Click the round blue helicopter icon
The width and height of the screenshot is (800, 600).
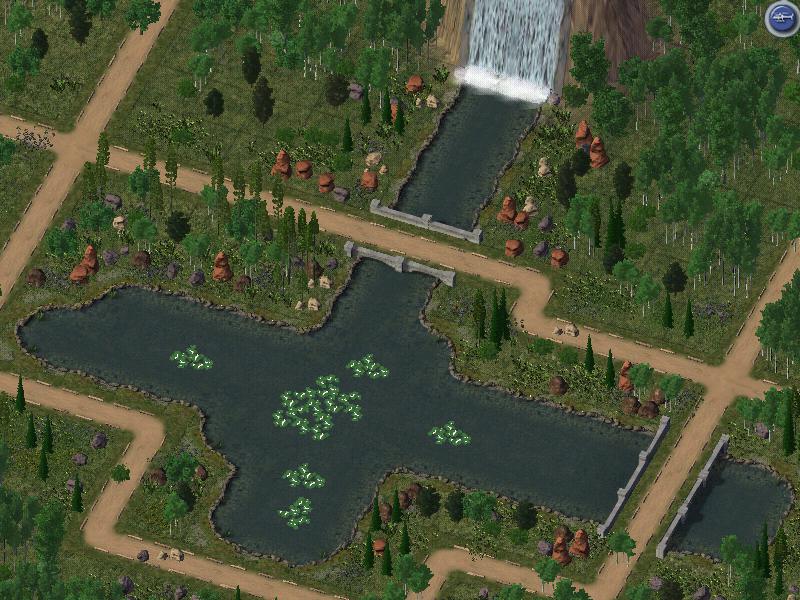[781, 18]
